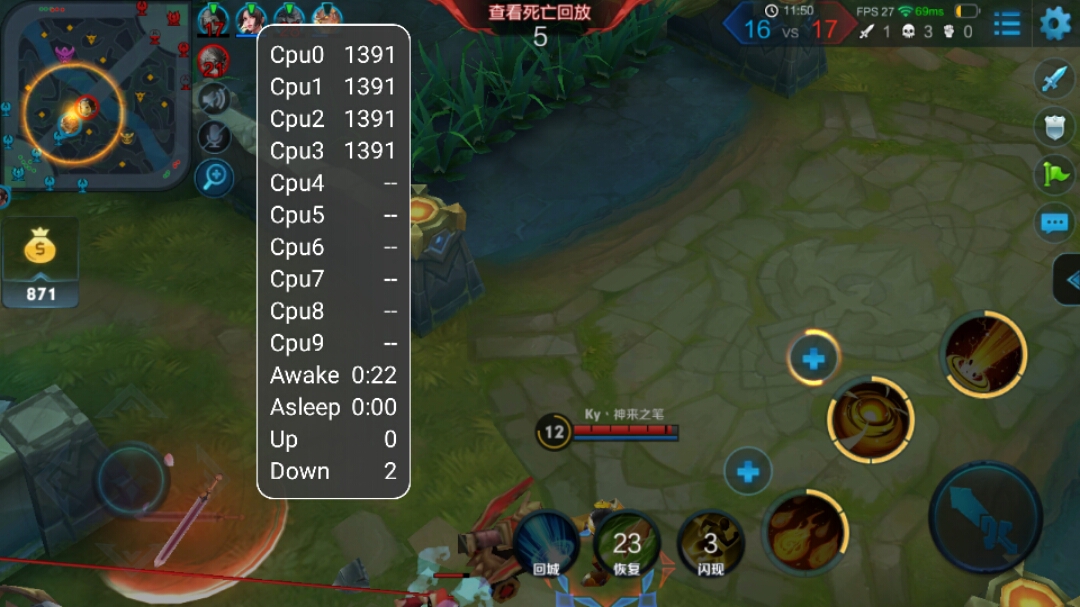Click the minimap magnifier zoom button
Viewport: 1080px width, 607px height.
pyautogui.click(x=214, y=178)
